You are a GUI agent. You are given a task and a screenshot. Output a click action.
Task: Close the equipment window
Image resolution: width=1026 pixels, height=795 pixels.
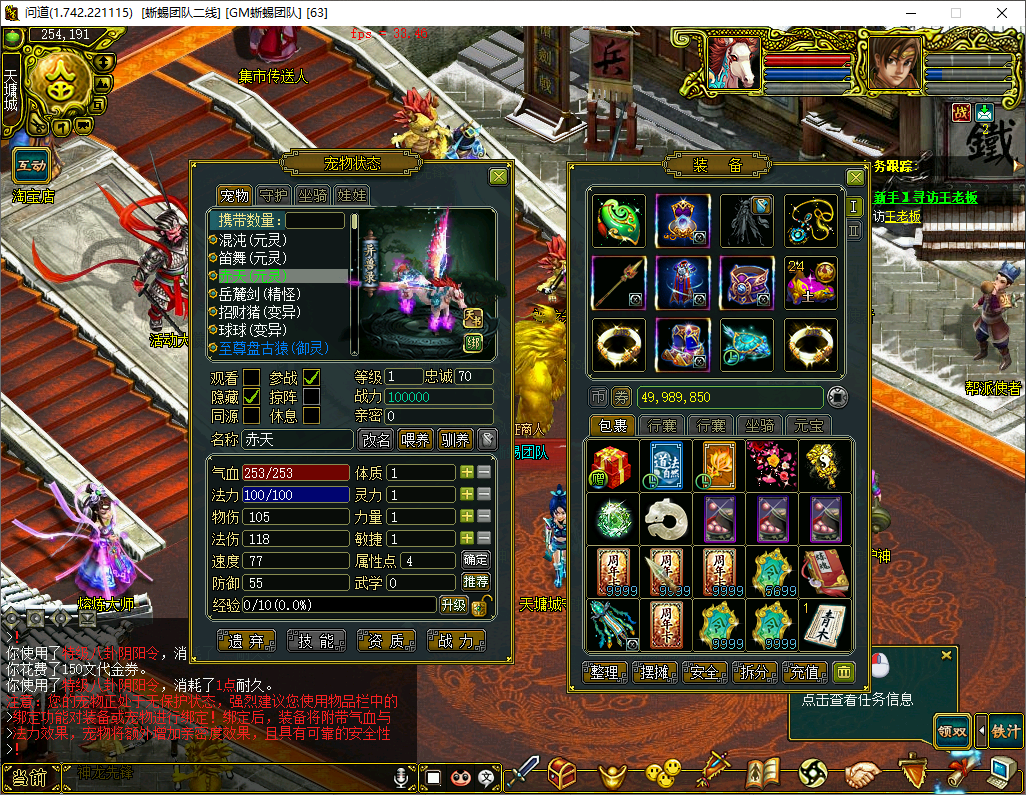[855, 177]
